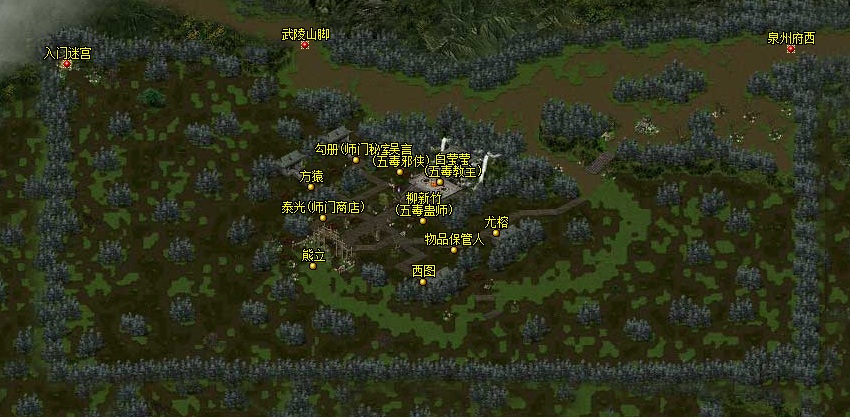Select the 入门迷宫 exit marker

pos(67,64)
